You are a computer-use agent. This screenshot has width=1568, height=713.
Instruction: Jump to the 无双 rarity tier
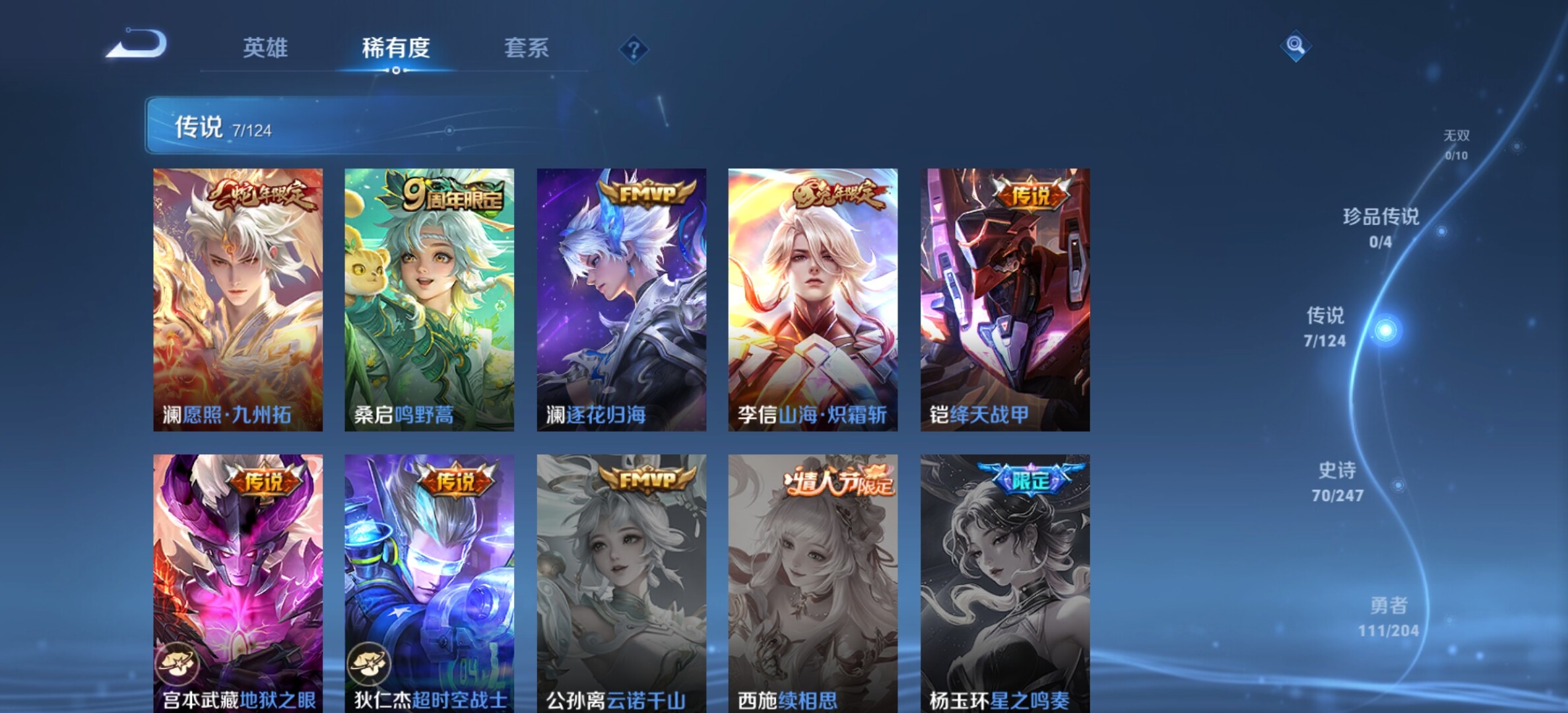[1456, 144]
